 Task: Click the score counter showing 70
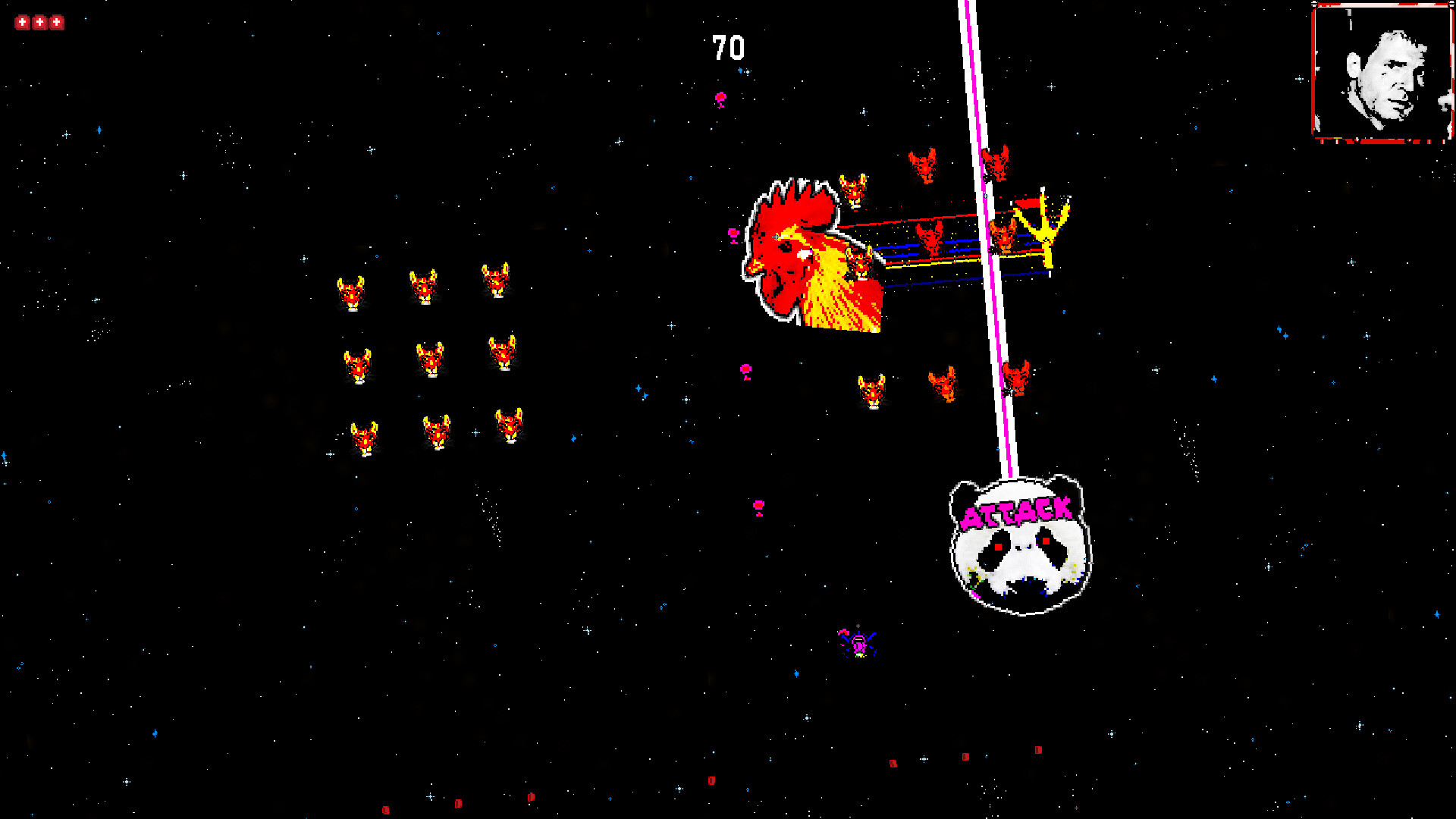click(x=726, y=47)
